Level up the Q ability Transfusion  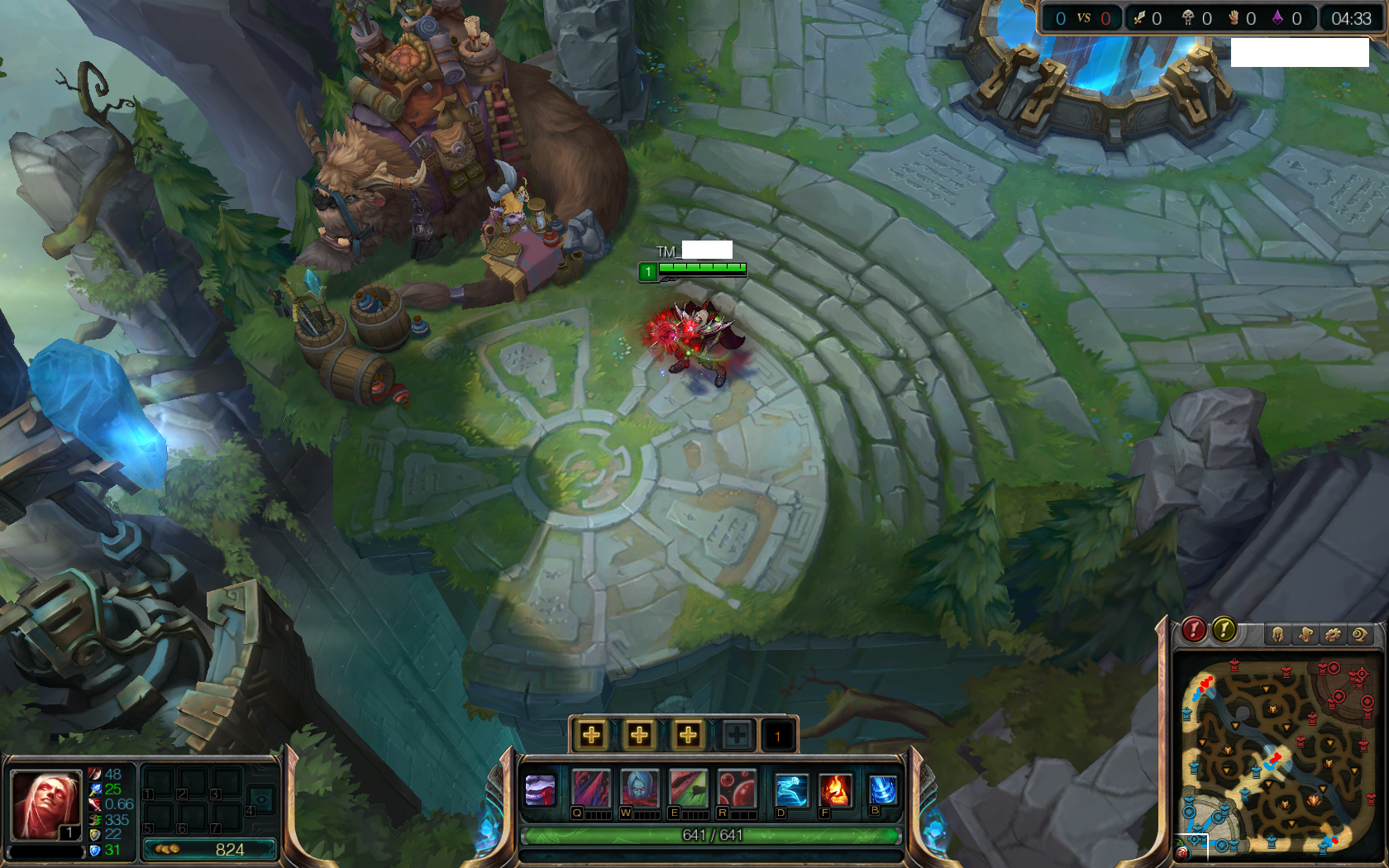click(591, 735)
